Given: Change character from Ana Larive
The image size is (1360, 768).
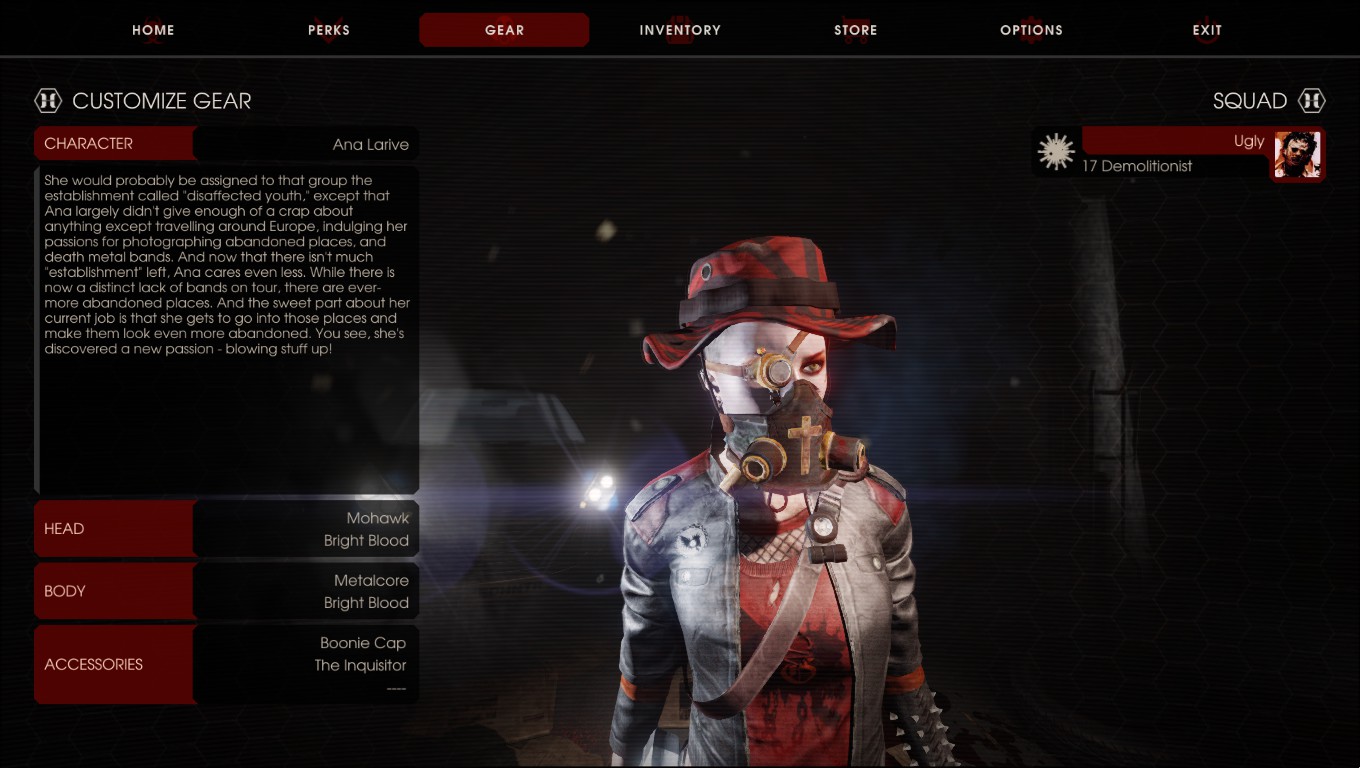Looking at the screenshot, I should coord(226,144).
